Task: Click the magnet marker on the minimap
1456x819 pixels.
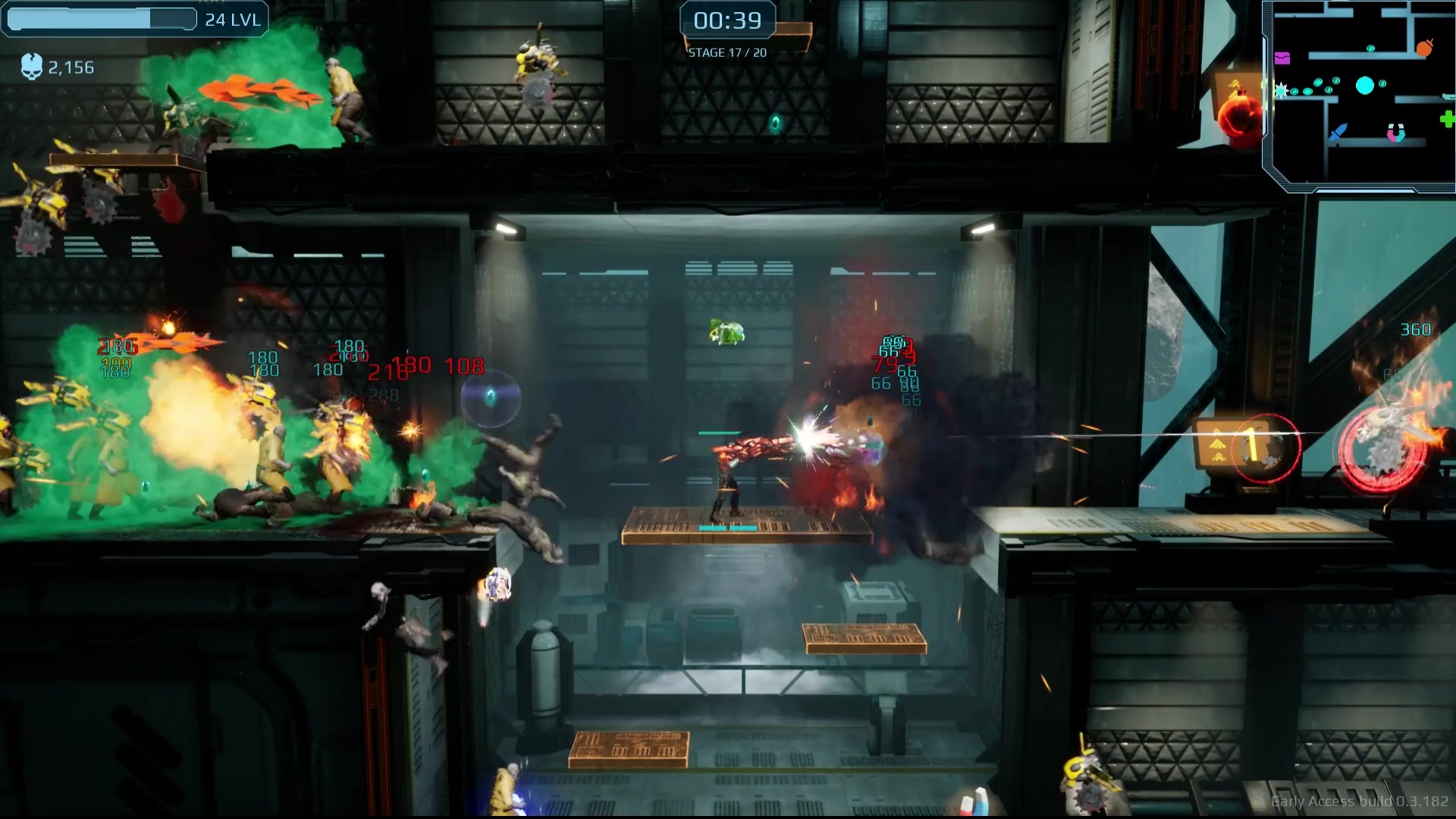Action: [x=1395, y=133]
